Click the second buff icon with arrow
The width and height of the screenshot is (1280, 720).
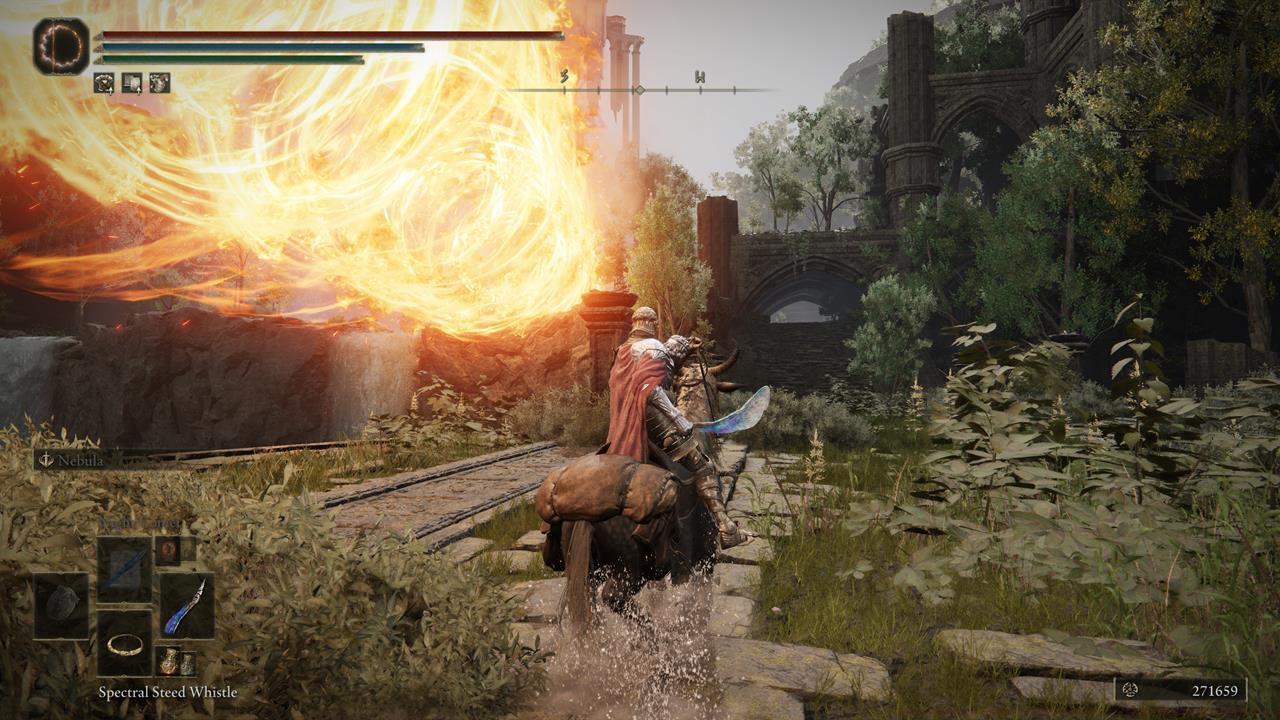tap(132, 82)
